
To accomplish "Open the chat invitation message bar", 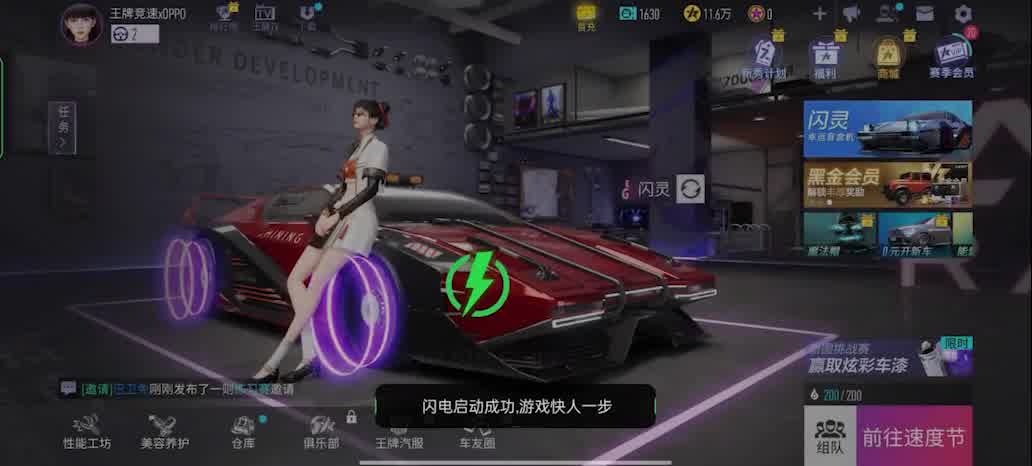I will 200,388.
